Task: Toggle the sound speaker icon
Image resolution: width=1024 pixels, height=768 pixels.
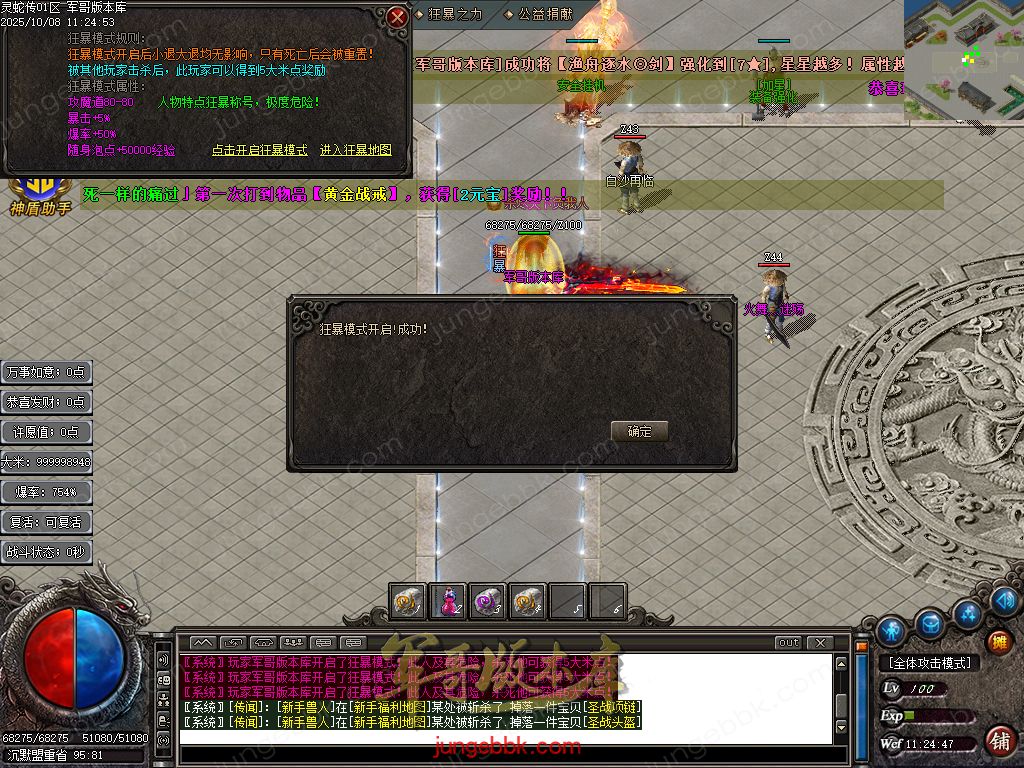Action: pos(1004,600)
